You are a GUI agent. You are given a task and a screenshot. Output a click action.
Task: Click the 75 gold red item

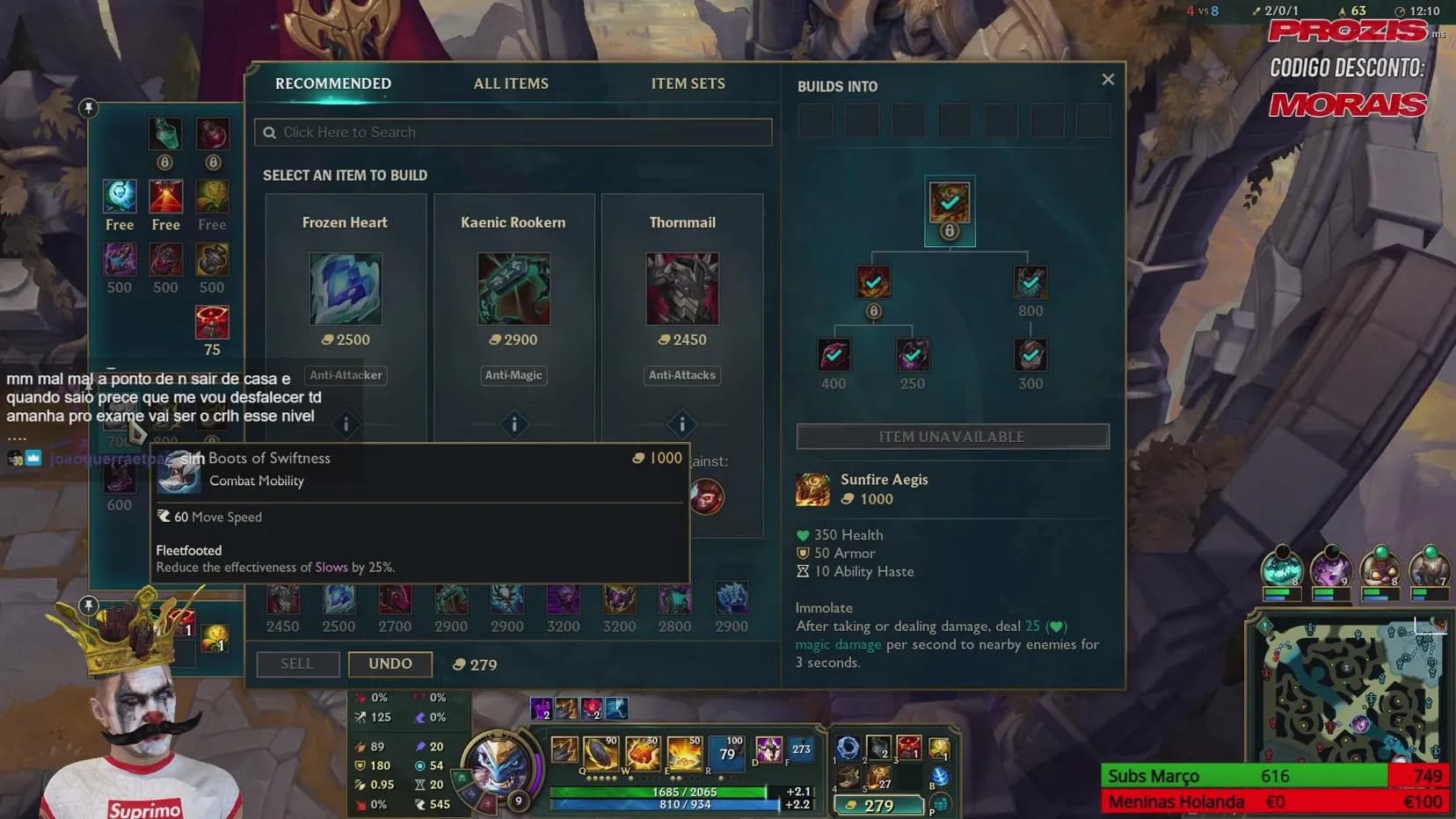coord(212,323)
